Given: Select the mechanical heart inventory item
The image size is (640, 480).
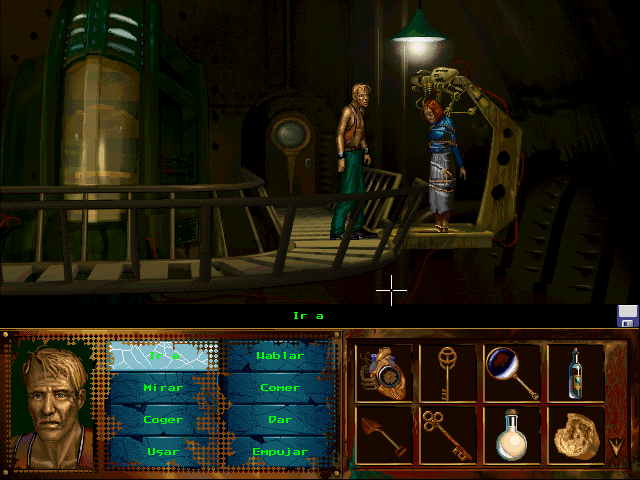Looking at the screenshot, I should point(384,372).
